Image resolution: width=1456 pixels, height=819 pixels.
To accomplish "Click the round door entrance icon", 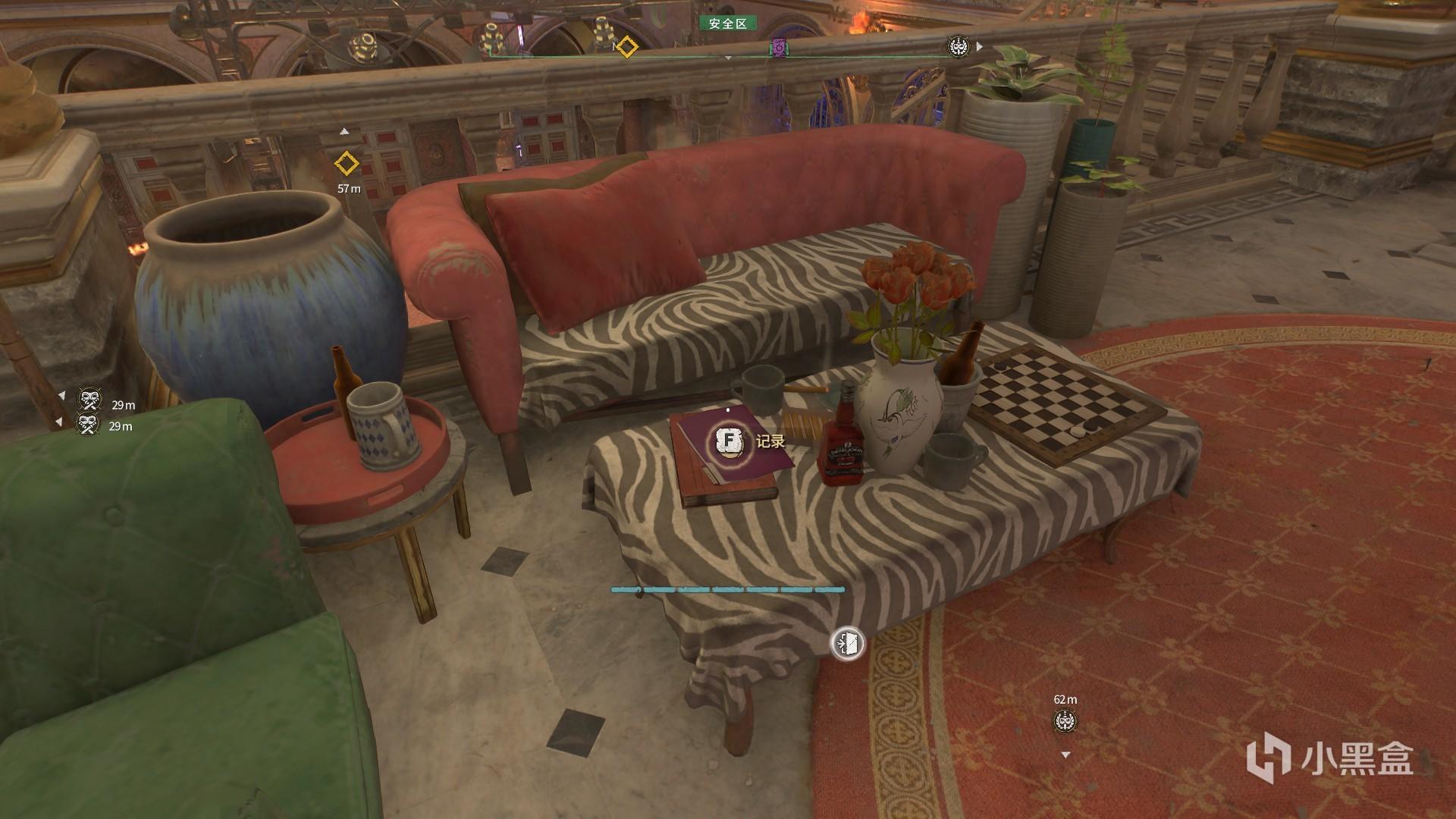I will (x=847, y=644).
